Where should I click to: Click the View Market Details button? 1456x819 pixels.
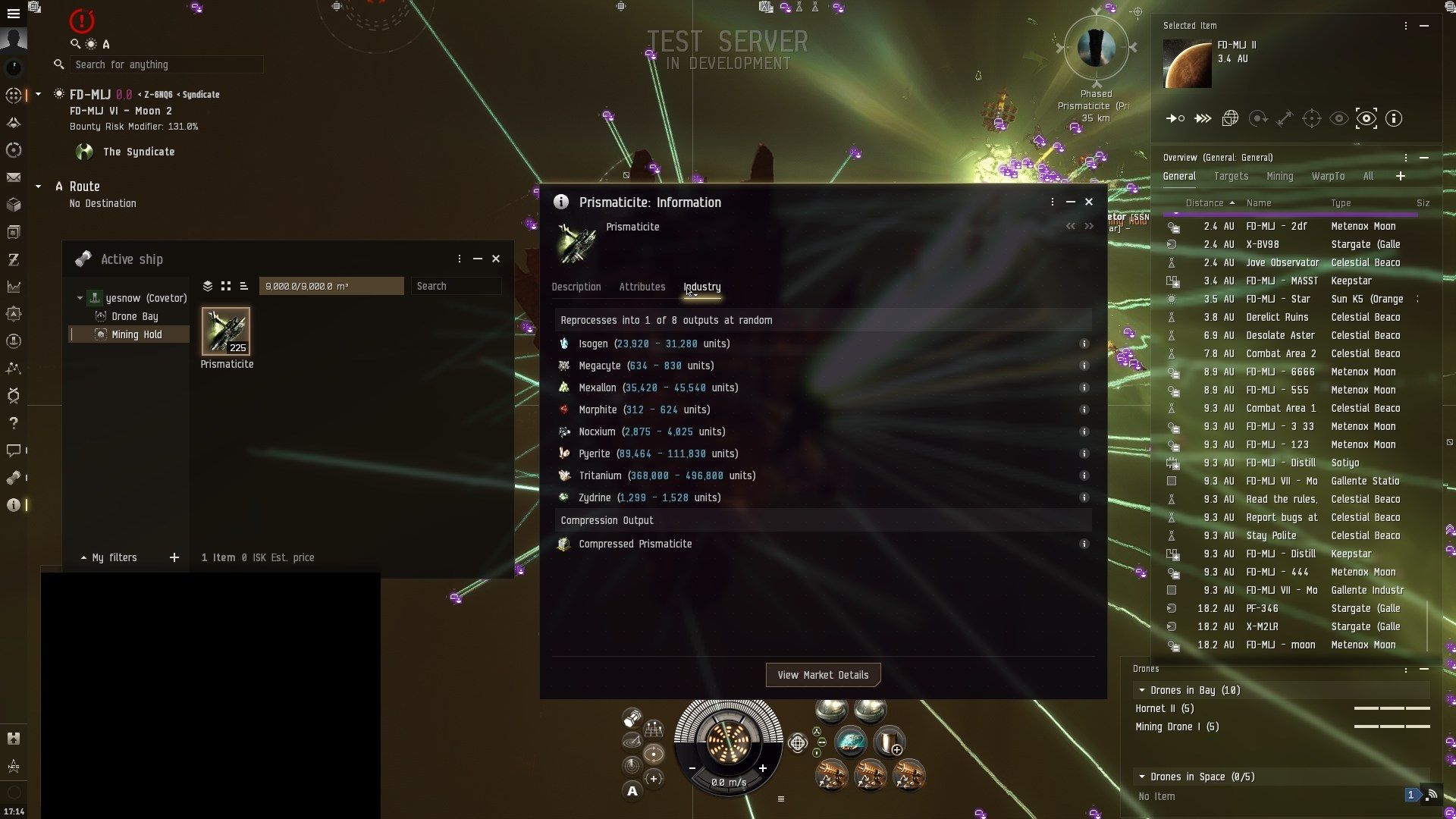pos(824,674)
